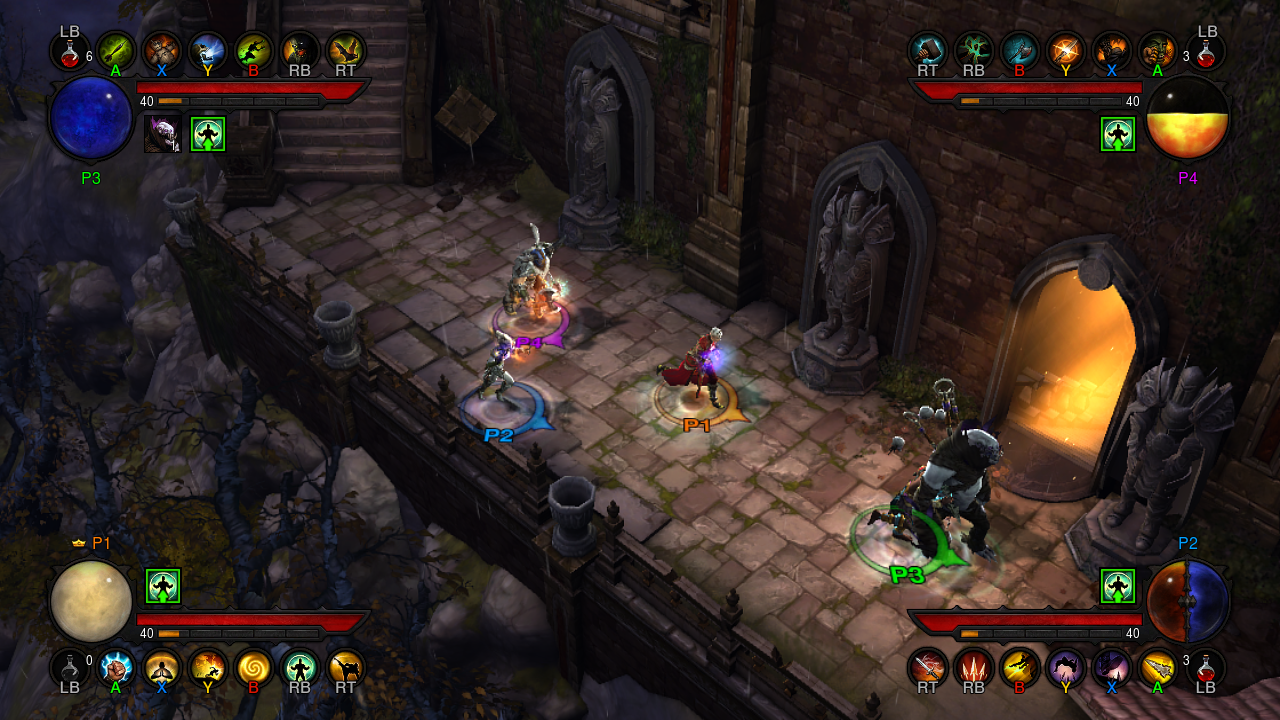Activate P4's hammer skill icon
The width and height of the screenshot is (1280, 720).
927,50
